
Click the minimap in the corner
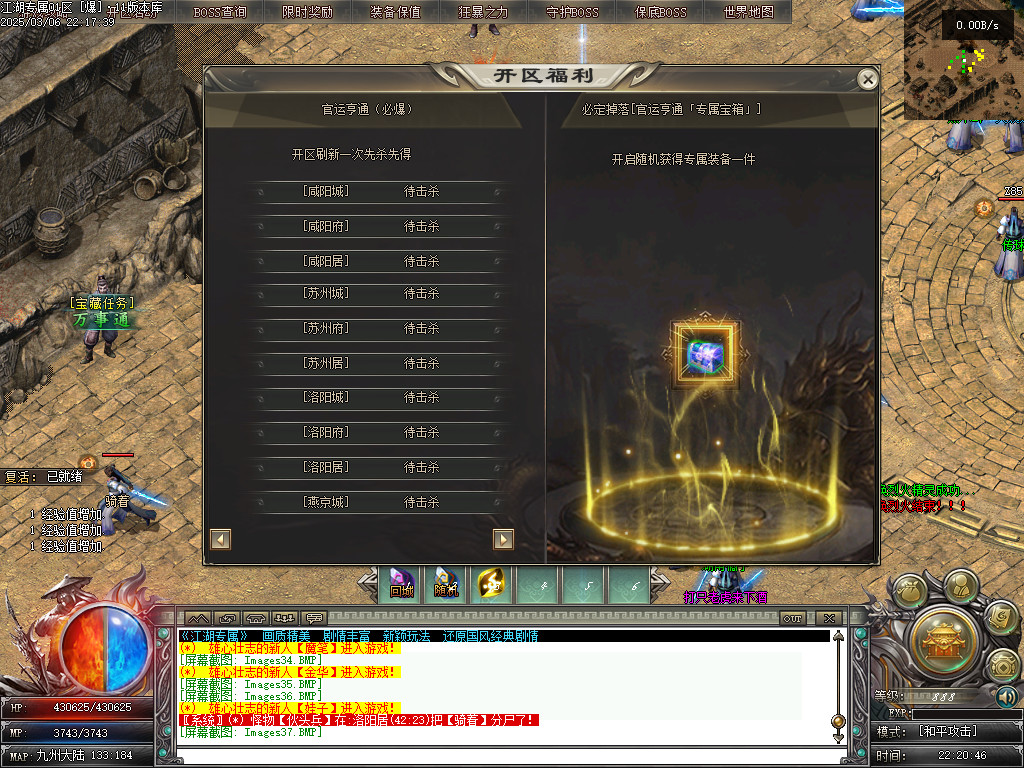pos(963,58)
